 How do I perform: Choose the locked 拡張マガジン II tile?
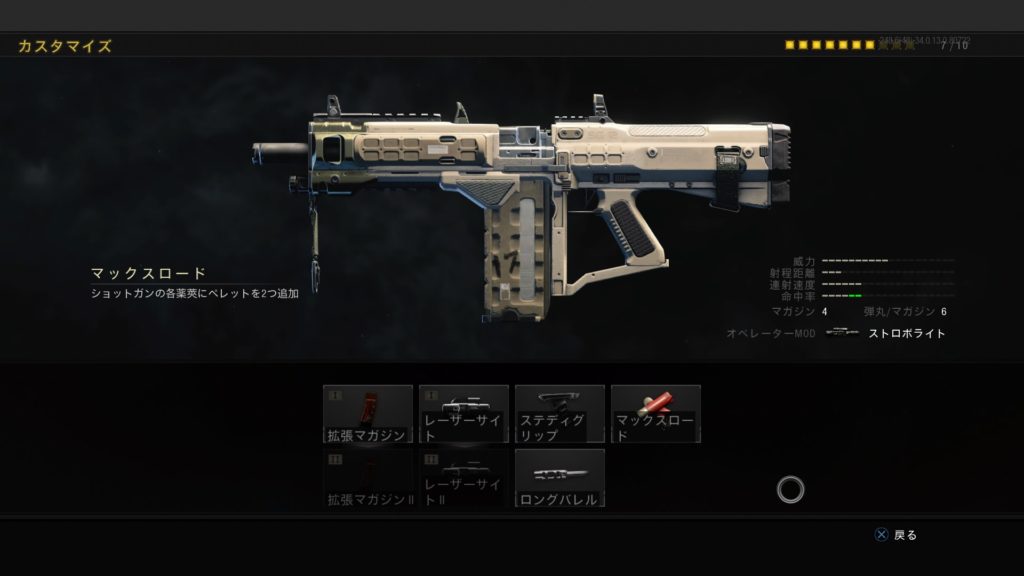coord(368,478)
